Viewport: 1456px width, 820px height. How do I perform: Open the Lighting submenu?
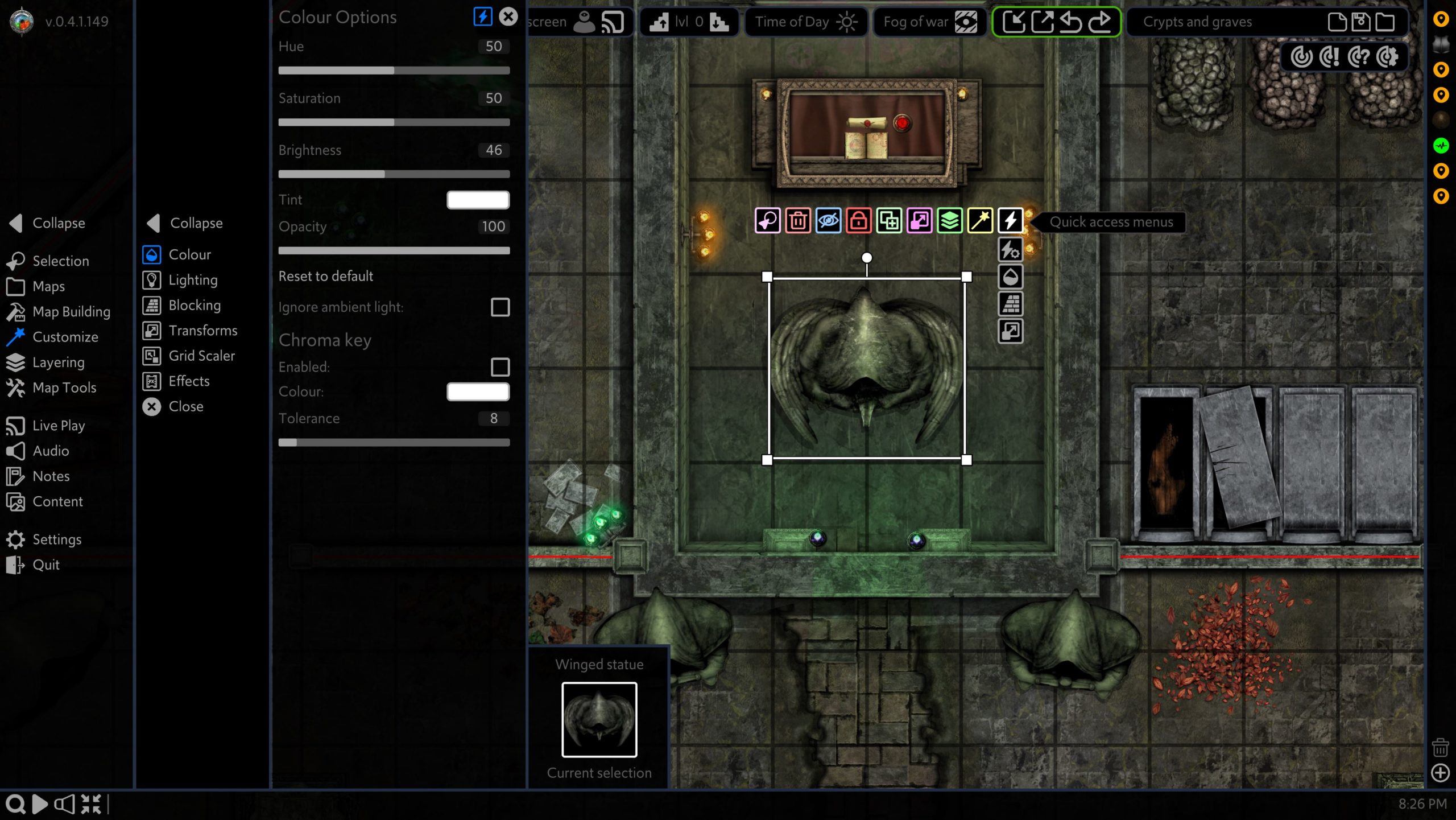click(192, 280)
